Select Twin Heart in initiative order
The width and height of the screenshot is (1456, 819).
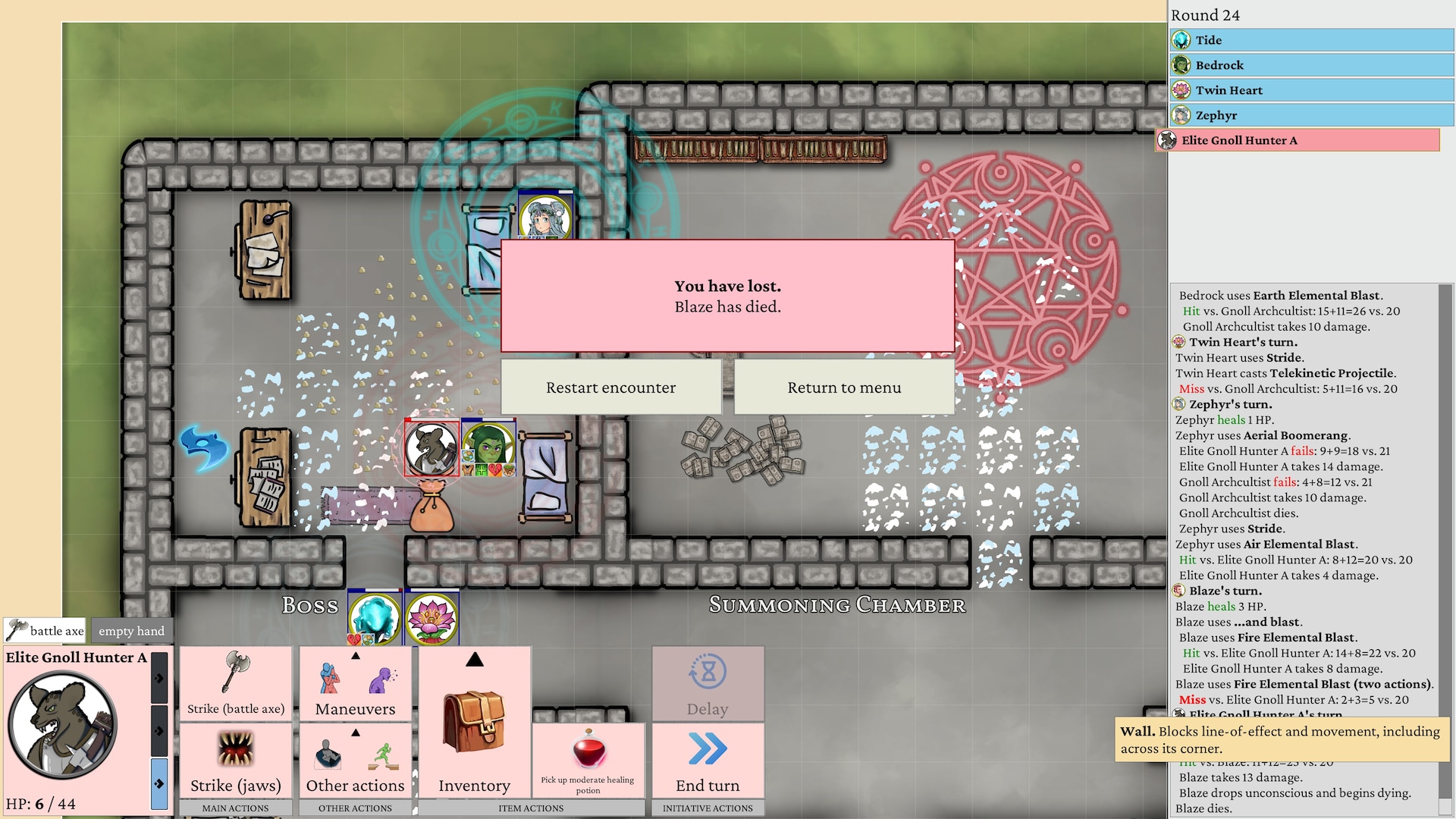coord(1310,90)
